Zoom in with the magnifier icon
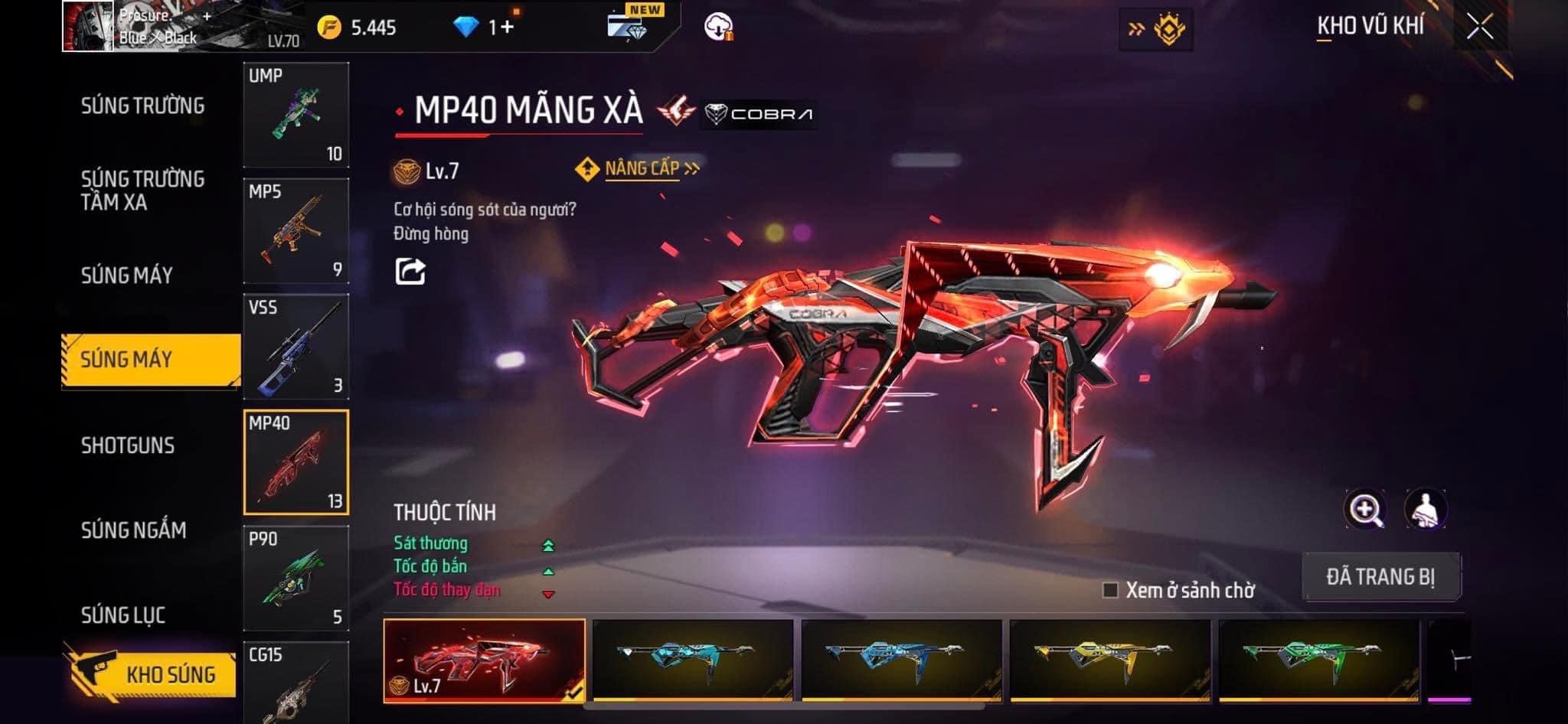The height and width of the screenshot is (724, 1568). tap(1365, 510)
